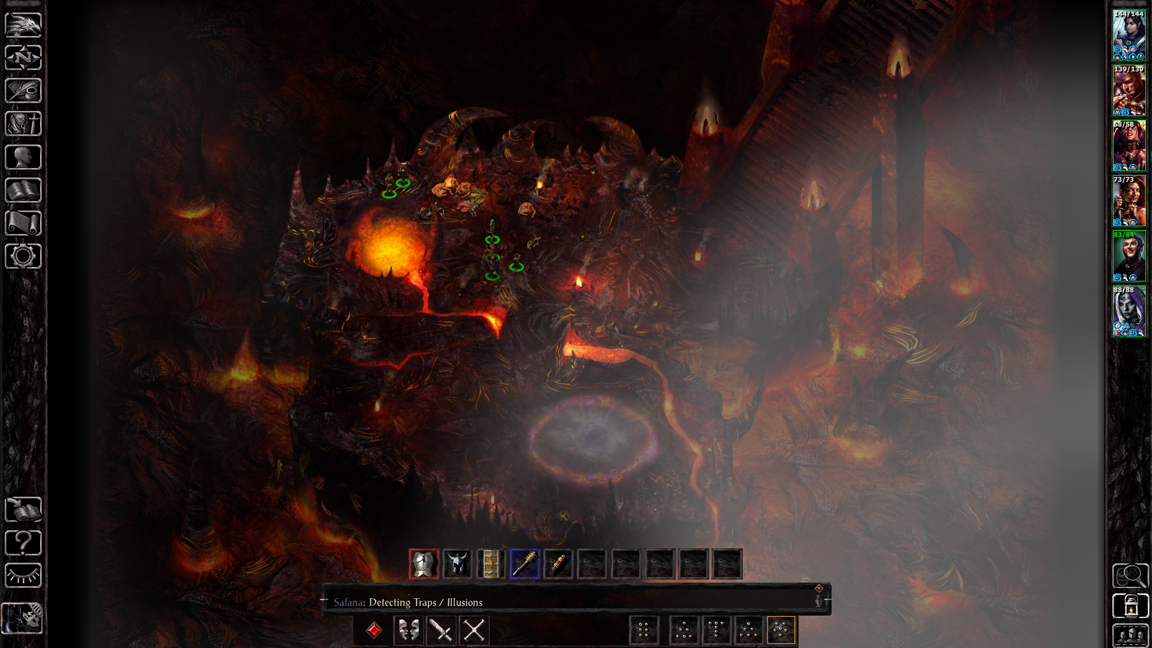Open the inventory screen with the armor icon

pyautogui.click(x=23, y=123)
